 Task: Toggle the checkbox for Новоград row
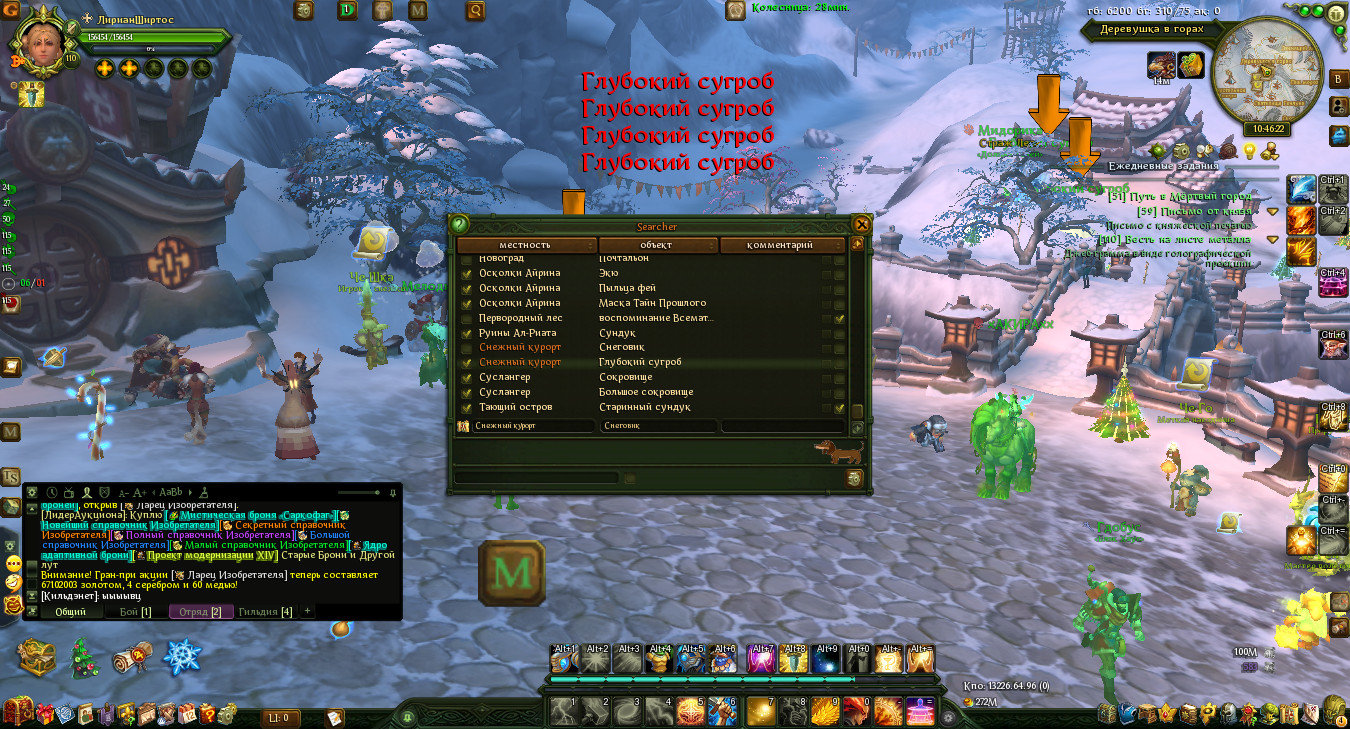[465, 259]
